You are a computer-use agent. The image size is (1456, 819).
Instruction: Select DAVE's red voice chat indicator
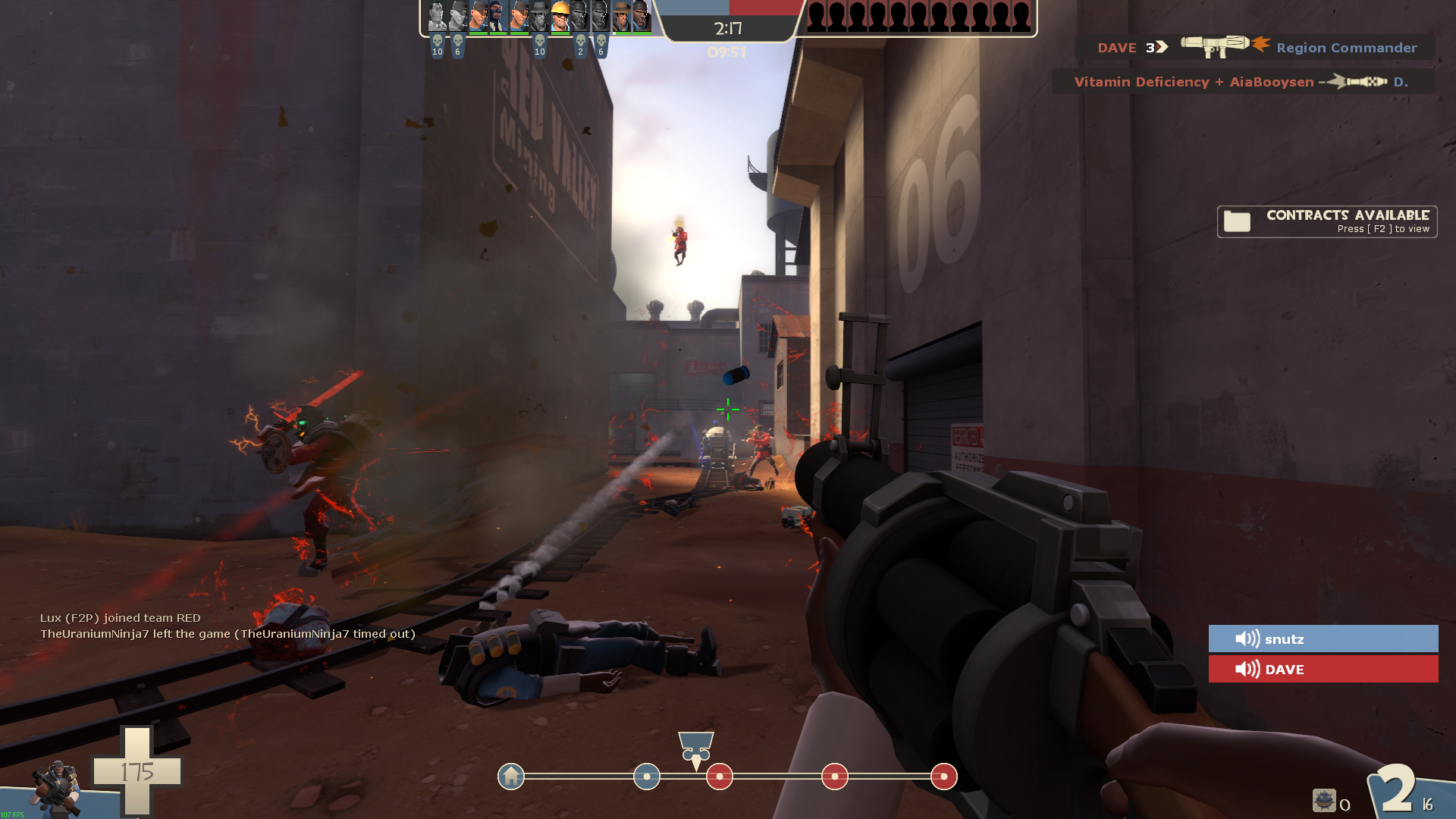tap(1323, 669)
